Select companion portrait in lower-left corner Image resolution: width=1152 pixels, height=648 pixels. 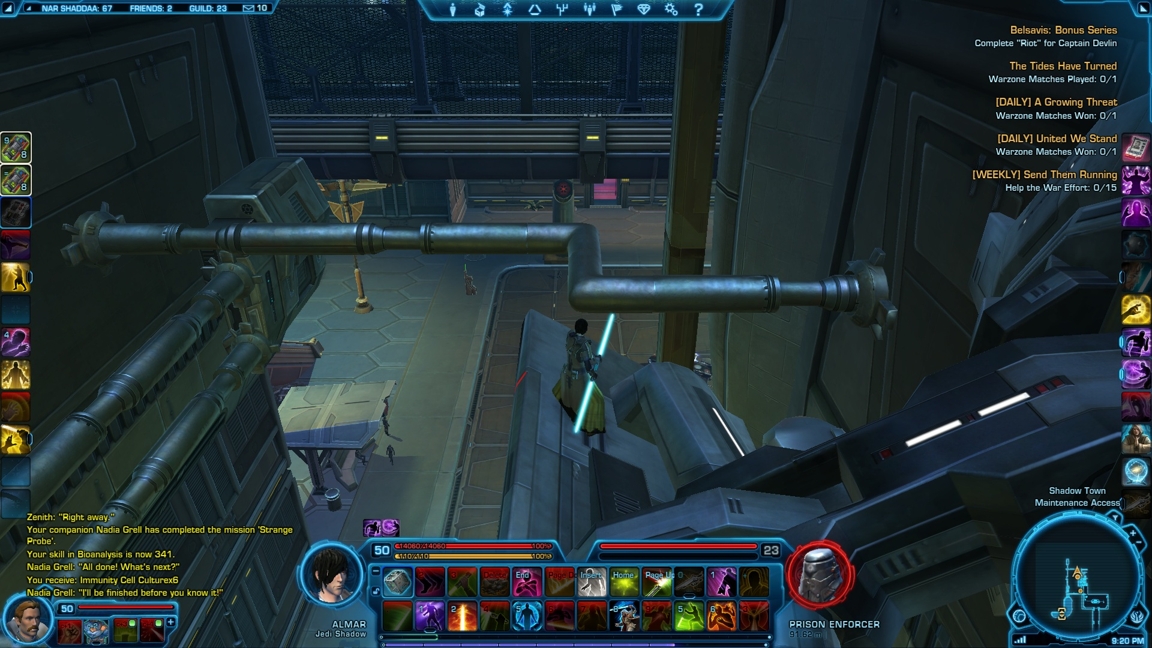tap(27, 620)
